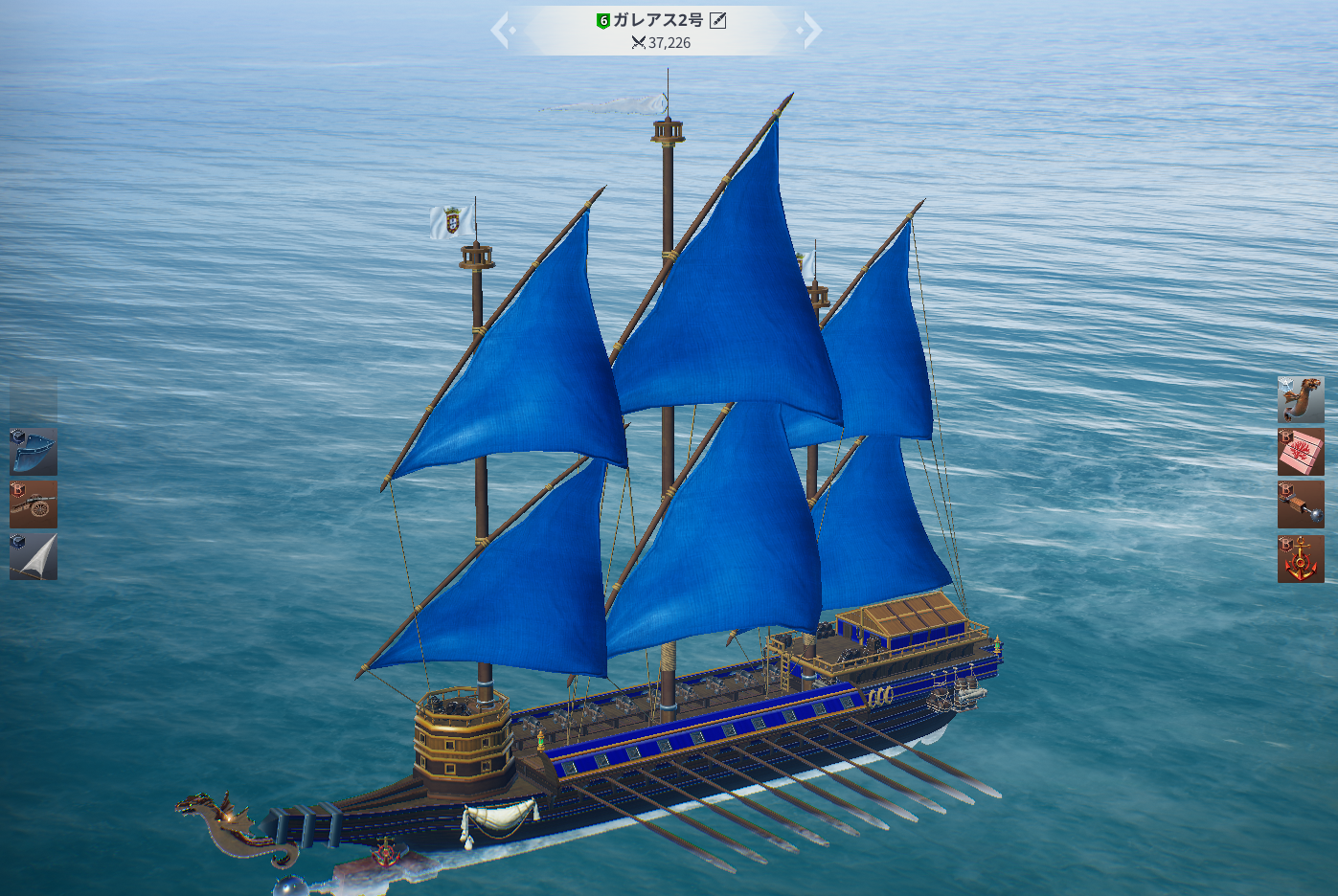Select the white sail equipment slot

click(x=34, y=556)
